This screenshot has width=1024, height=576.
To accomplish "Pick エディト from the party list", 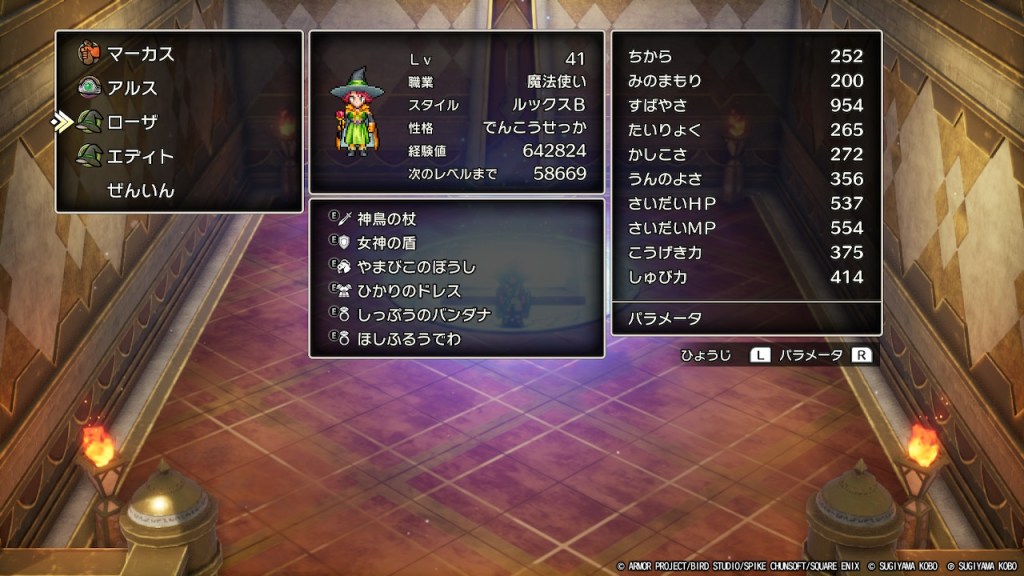I will pyautogui.click(x=139, y=156).
